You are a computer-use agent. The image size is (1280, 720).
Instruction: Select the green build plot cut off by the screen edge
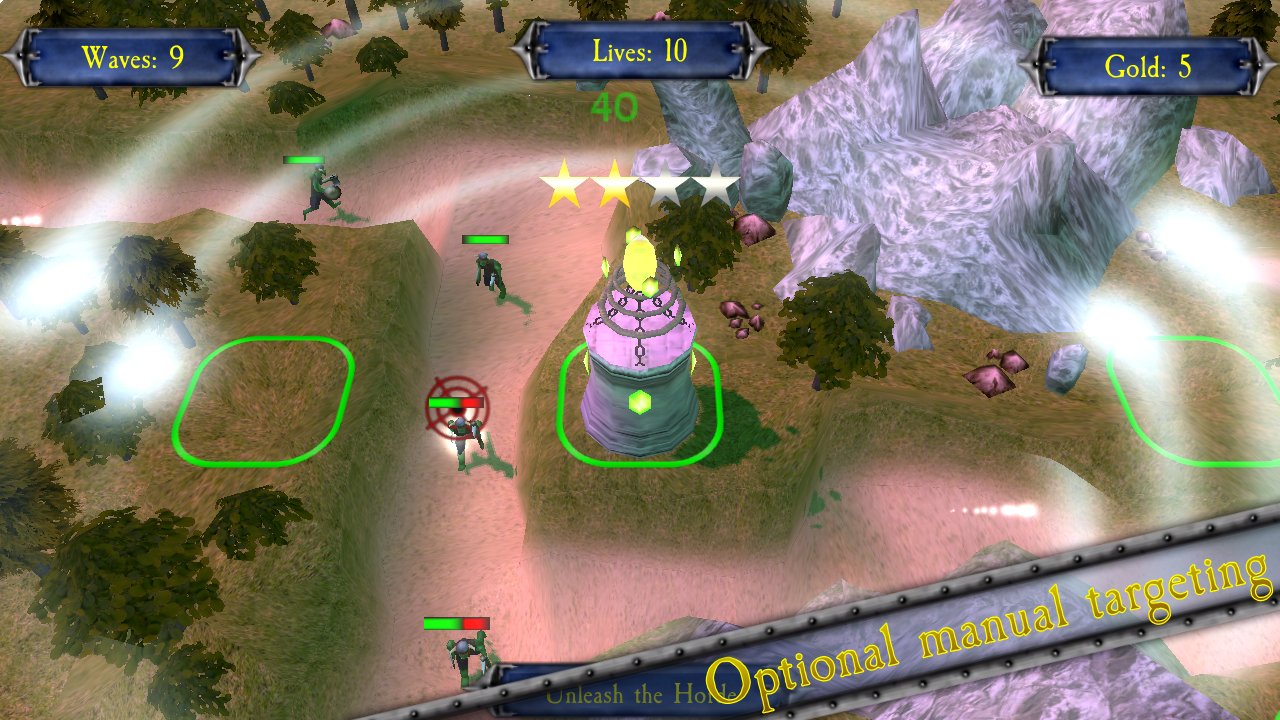point(1200,400)
